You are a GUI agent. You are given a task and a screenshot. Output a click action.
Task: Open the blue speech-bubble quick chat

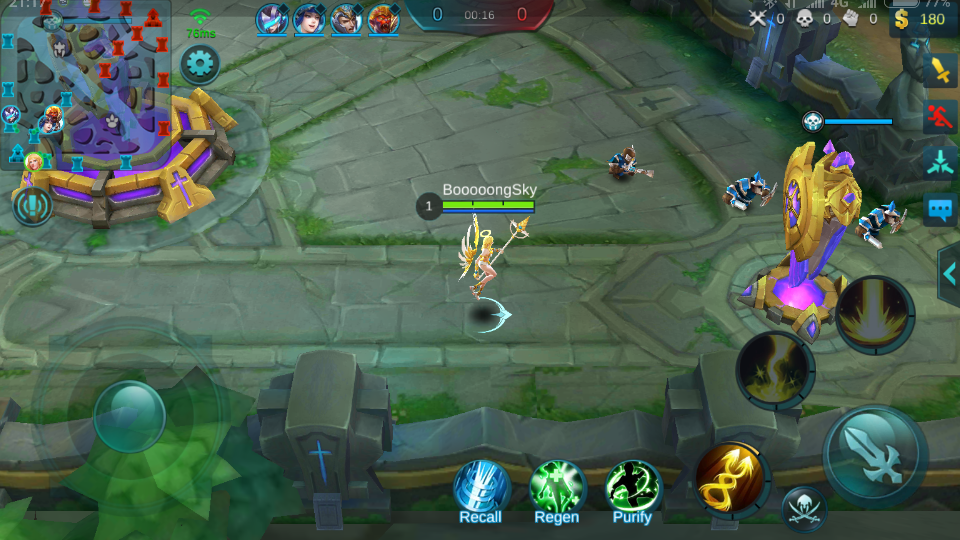[941, 209]
